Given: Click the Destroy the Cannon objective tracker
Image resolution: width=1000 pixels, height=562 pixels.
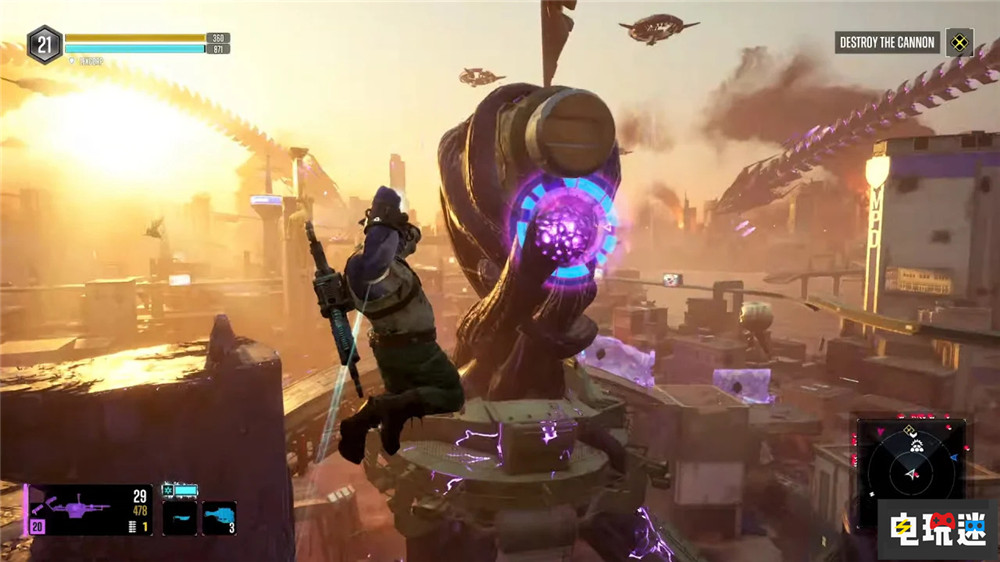Looking at the screenshot, I should pyautogui.click(x=889, y=42).
